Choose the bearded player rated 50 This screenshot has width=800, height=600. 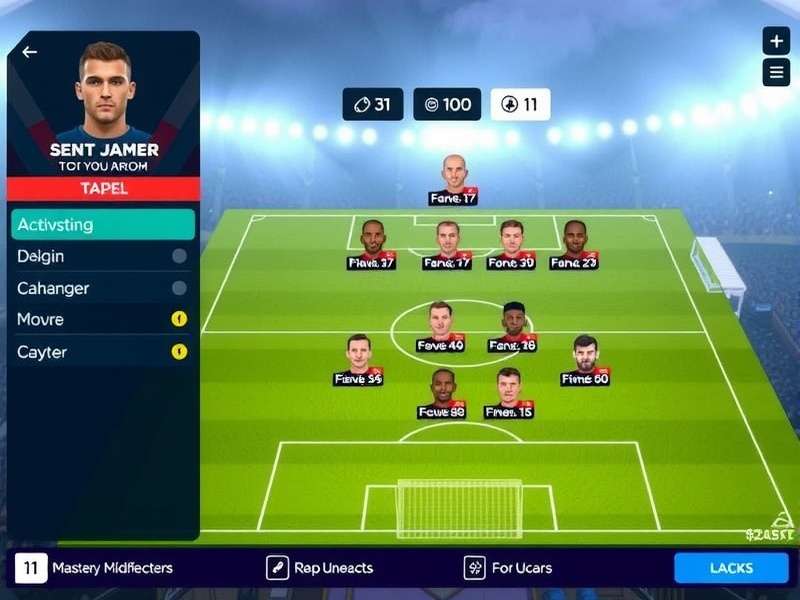pyautogui.click(x=585, y=360)
